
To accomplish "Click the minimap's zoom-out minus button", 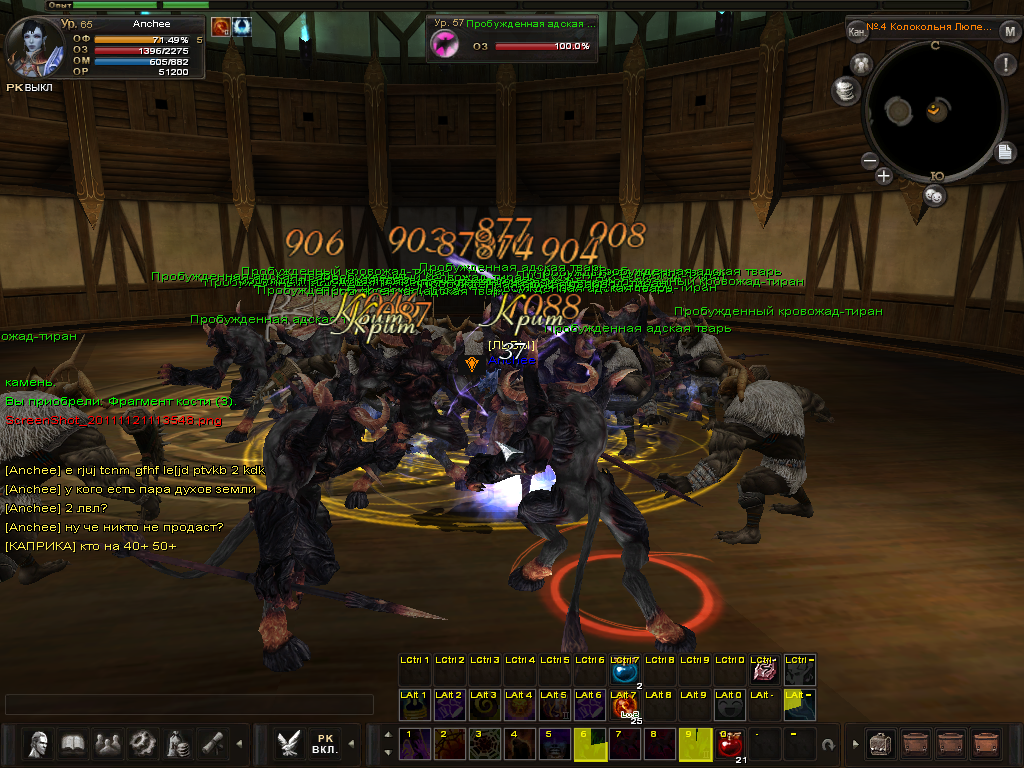I will coord(869,160).
